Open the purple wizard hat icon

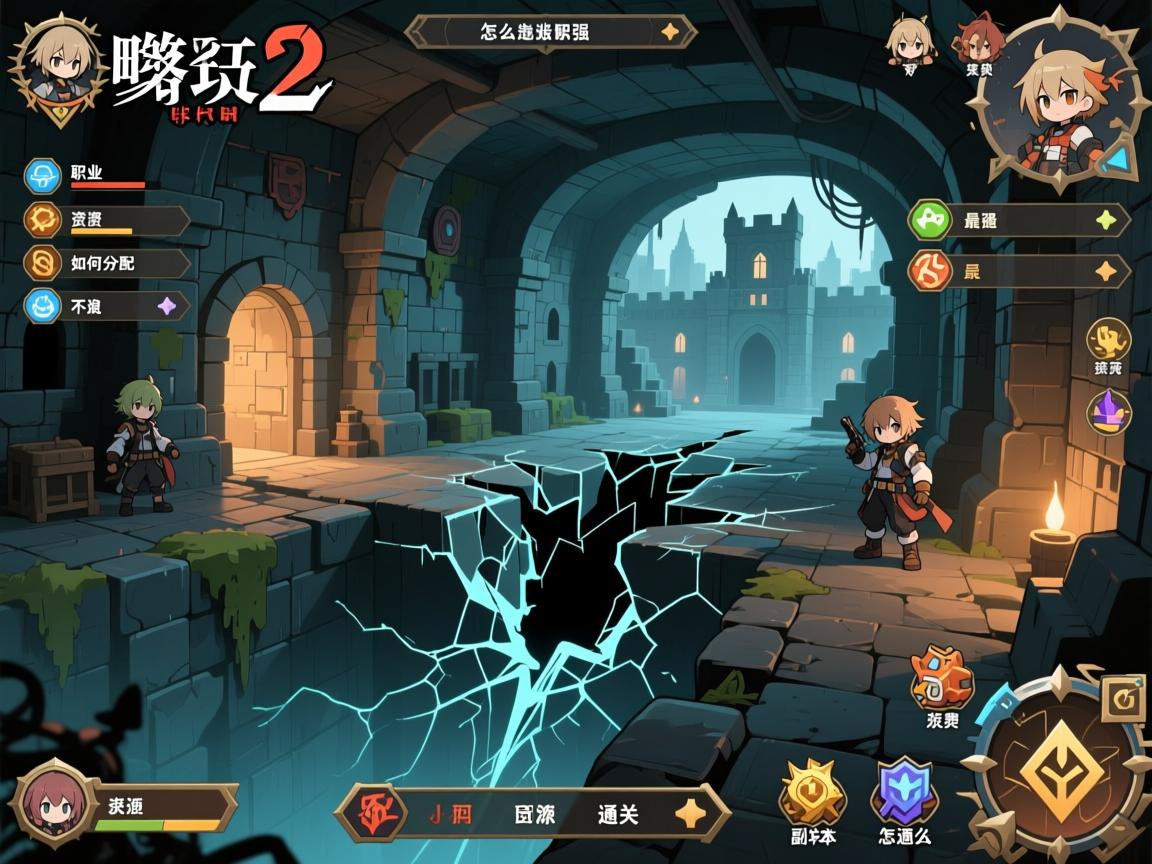coord(1110,411)
